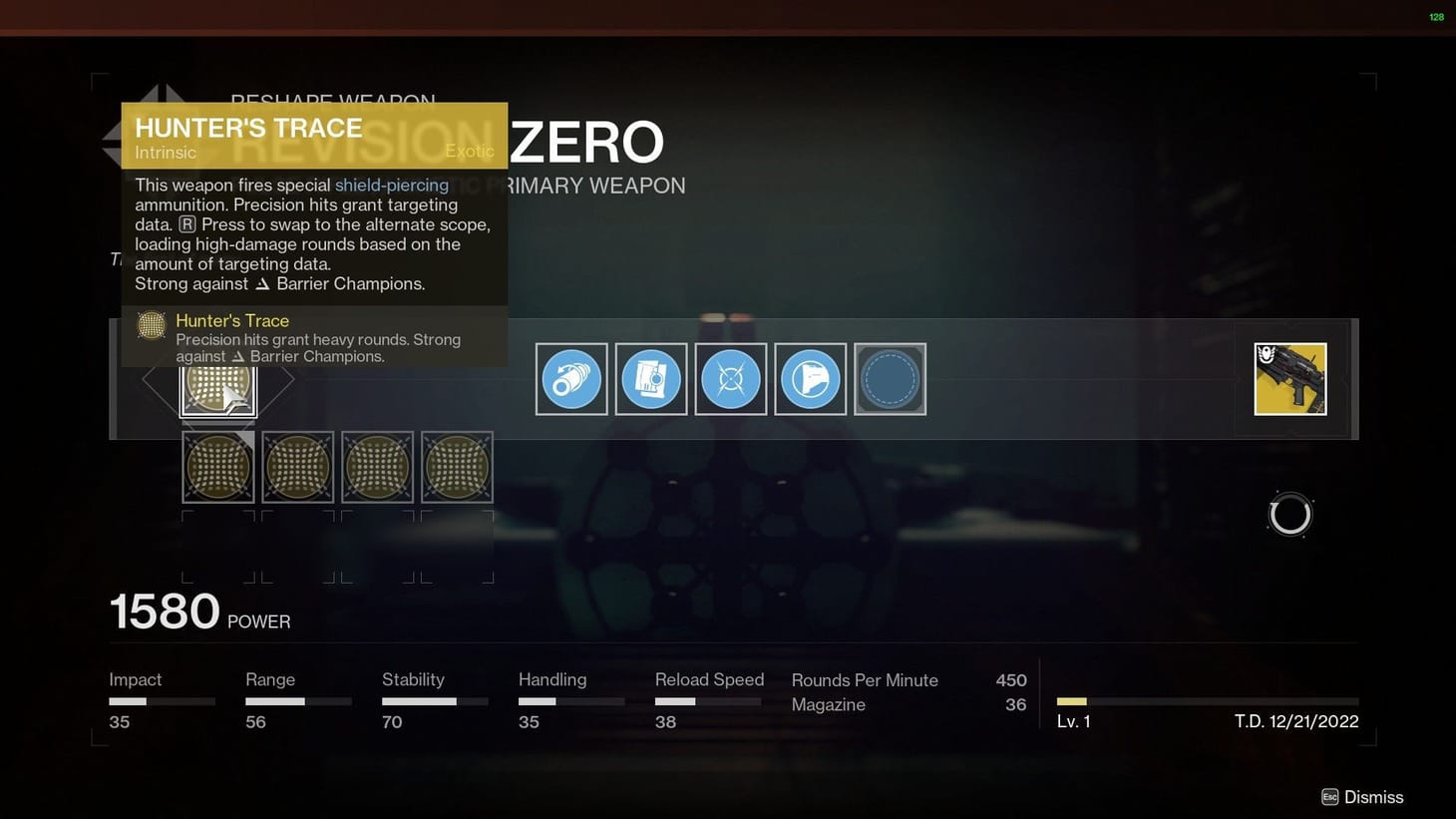Click the crossed-reticle trait perk icon
The image size is (1456, 819).
[730, 379]
